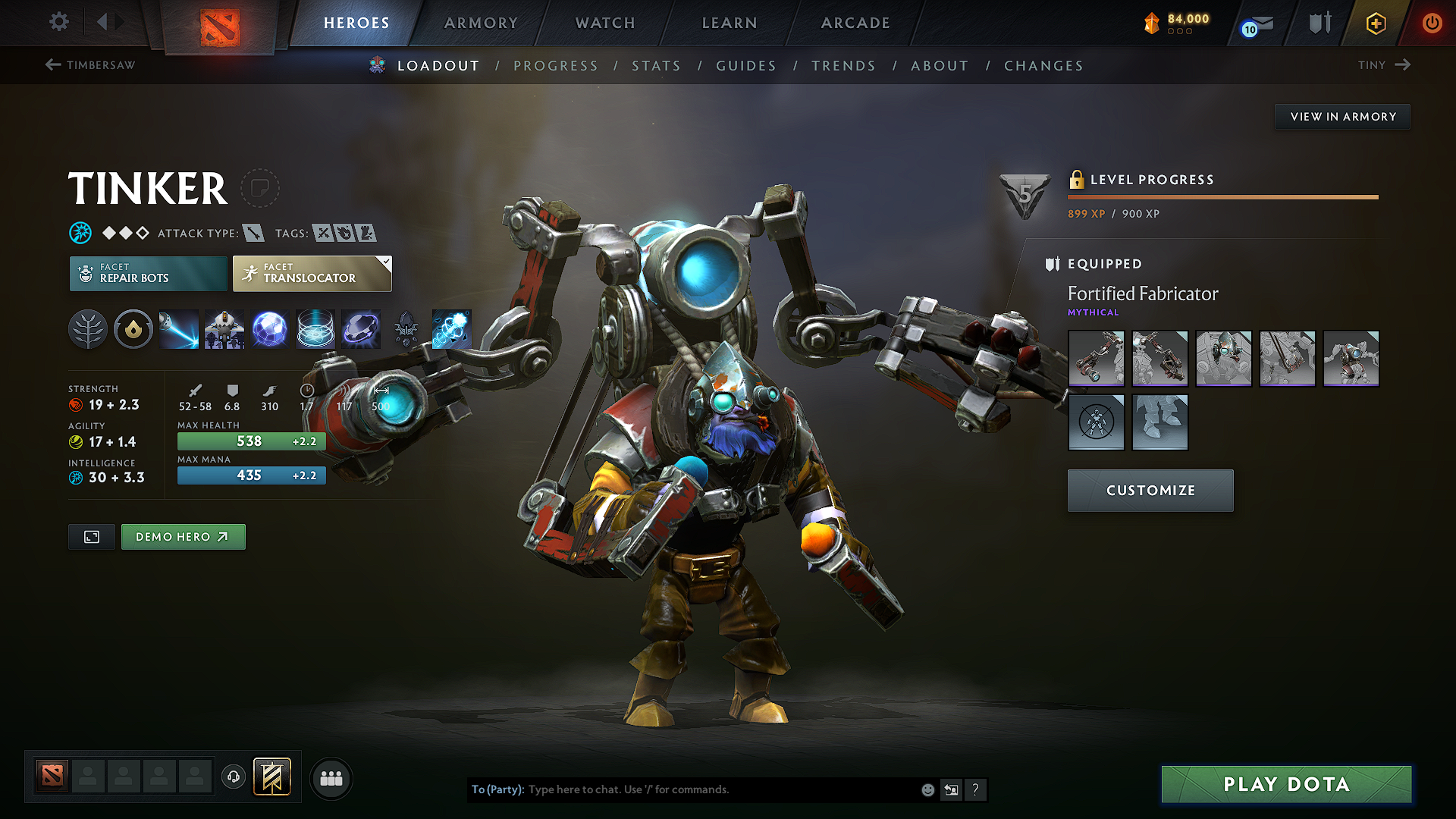Click the Level Progress XP bar
The width and height of the screenshot is (1456, 819).
pyautogui.click(x=1222, y=198)
